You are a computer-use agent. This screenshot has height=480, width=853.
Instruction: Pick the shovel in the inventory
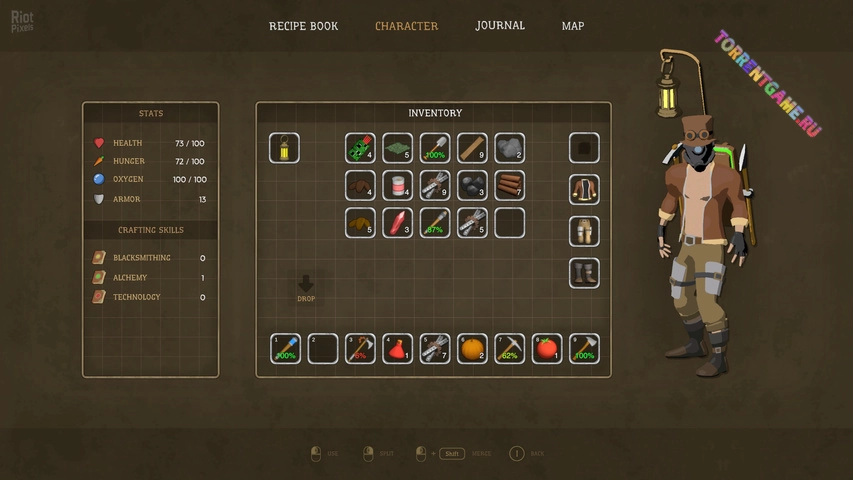click(x=435, y=148)
